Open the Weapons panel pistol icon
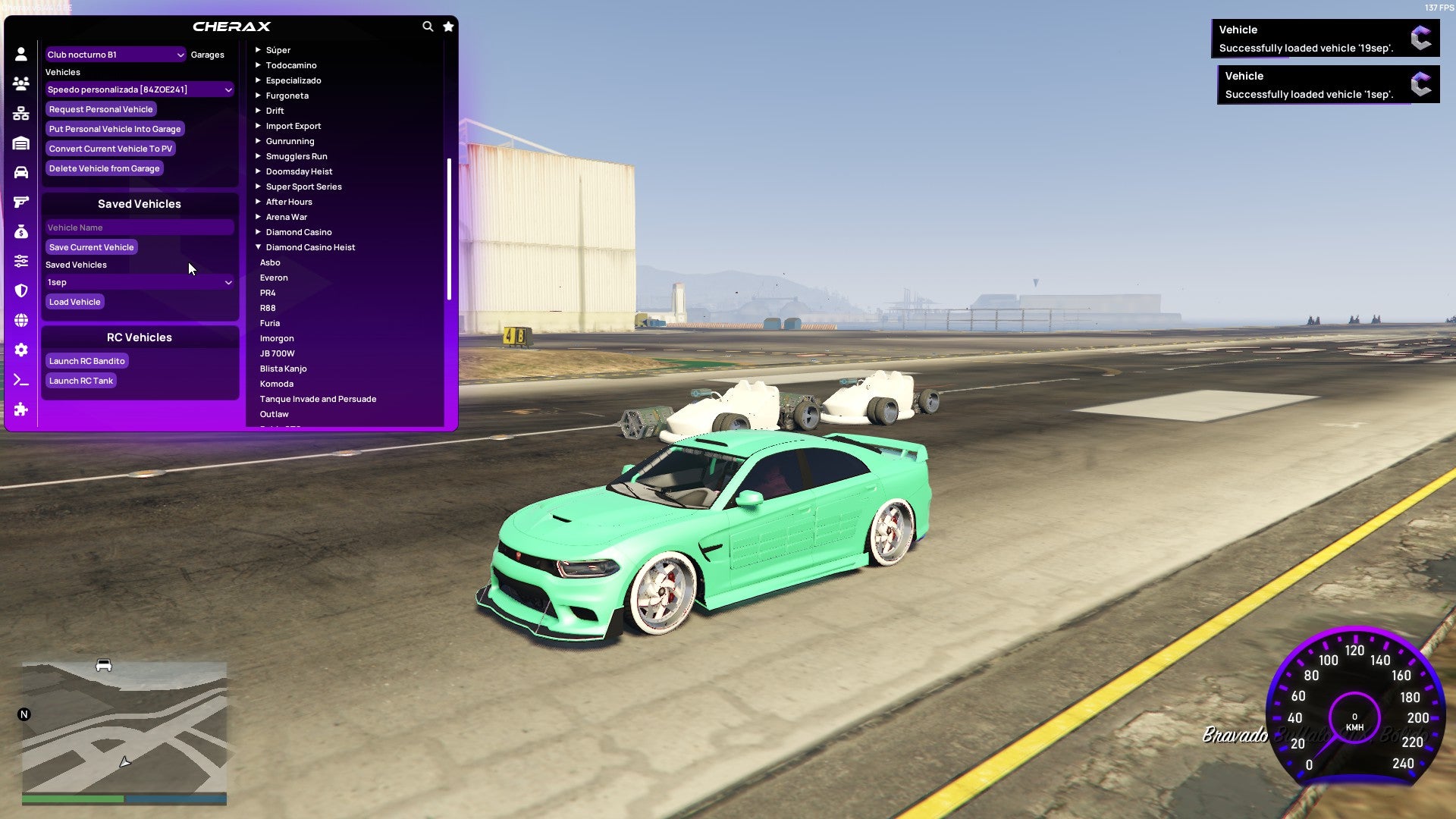The height and width of the screenshot is (819, 1456). click(x=20, y=201)
